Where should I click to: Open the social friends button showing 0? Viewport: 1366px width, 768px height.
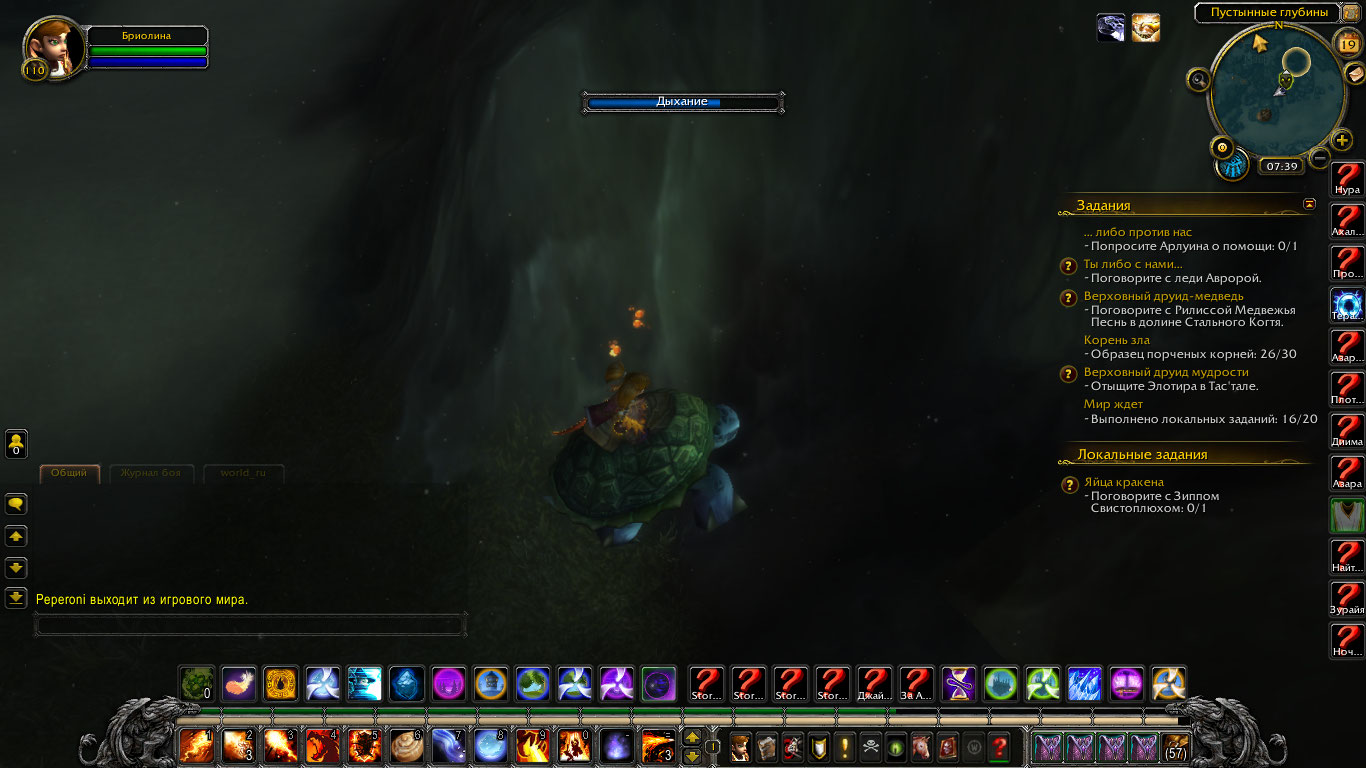[x=16, y=443]
